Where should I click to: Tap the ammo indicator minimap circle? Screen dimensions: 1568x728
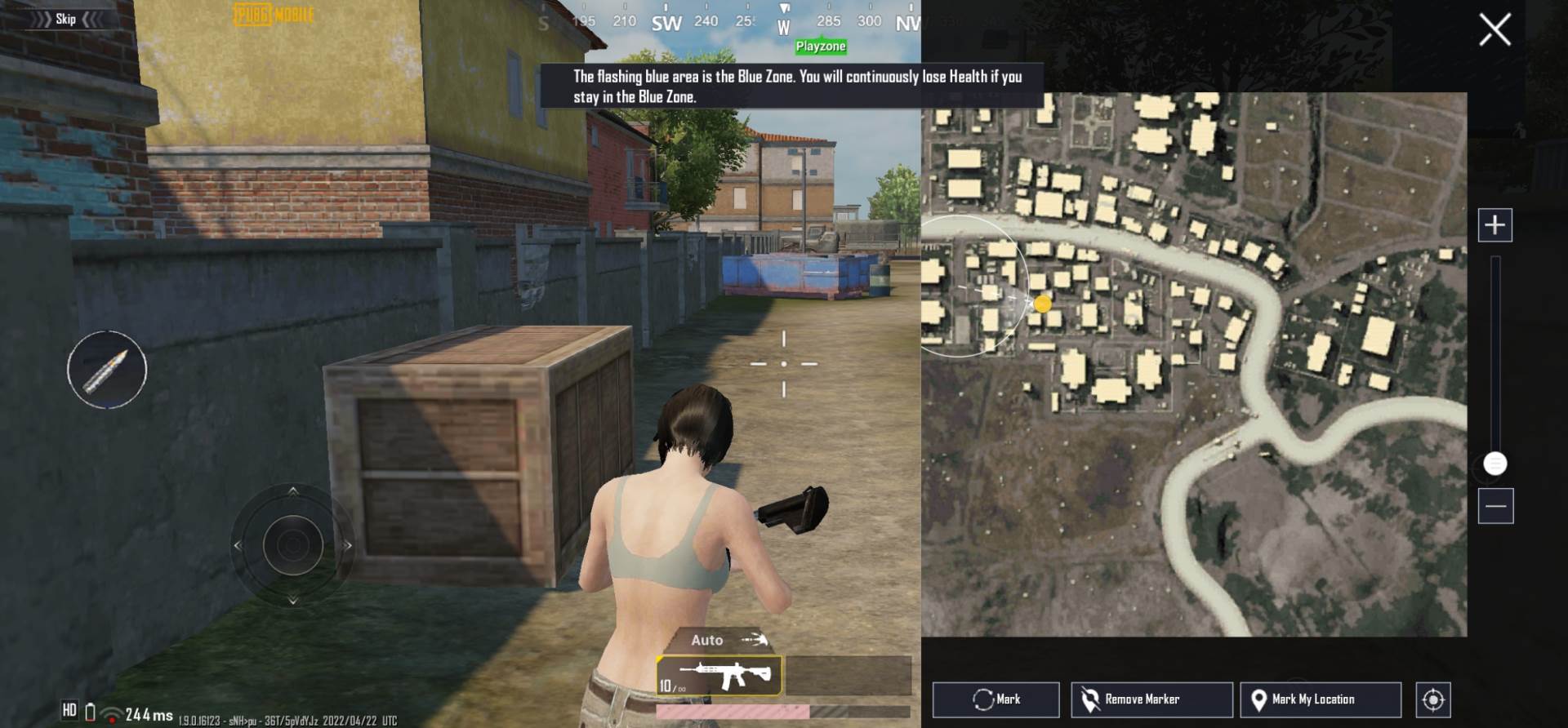(107, 370)
